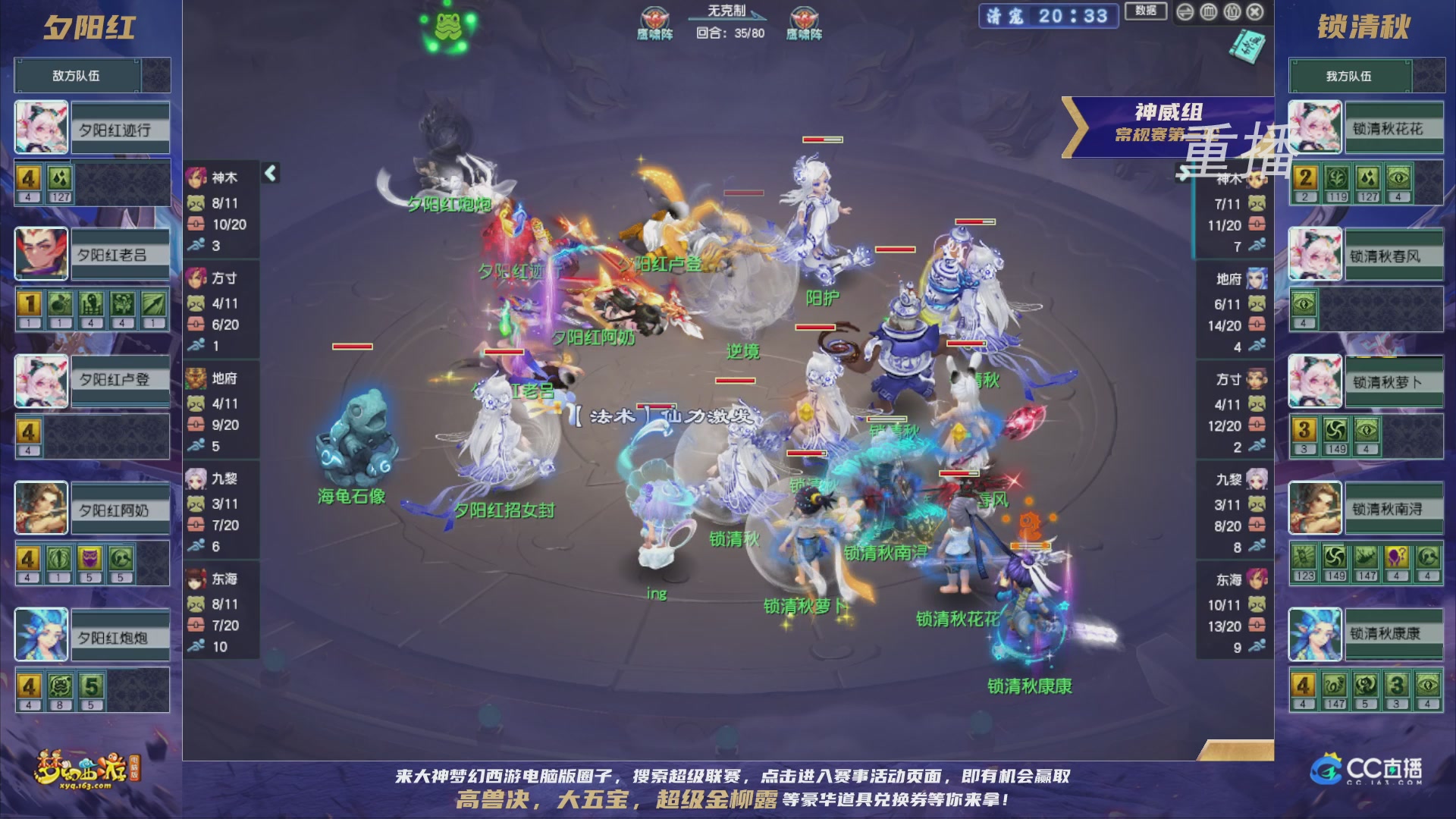Collapse the left stats panel with the chevron
Screen dimensions: 1456x819
click(269, 172)
